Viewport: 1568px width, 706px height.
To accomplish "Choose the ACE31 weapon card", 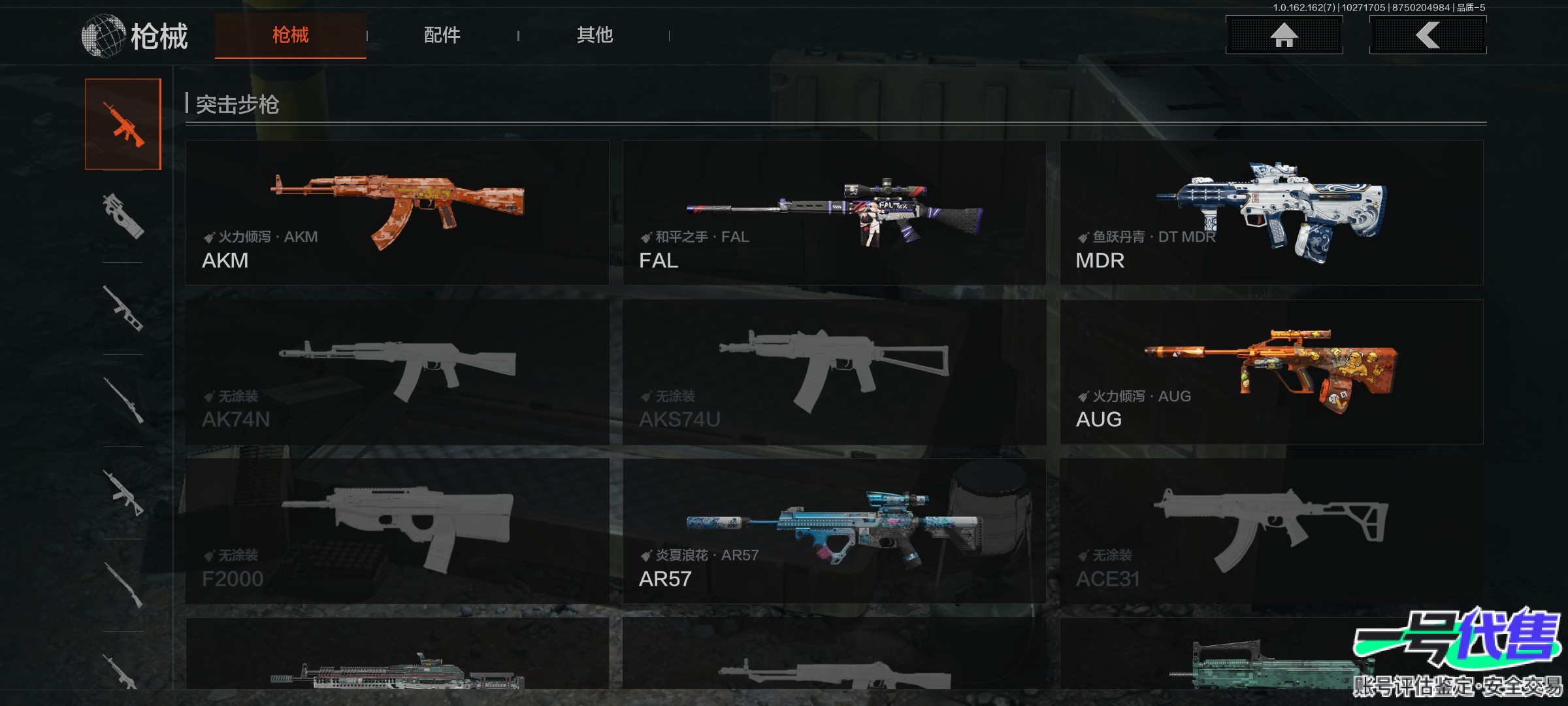I will point(1271,531).
